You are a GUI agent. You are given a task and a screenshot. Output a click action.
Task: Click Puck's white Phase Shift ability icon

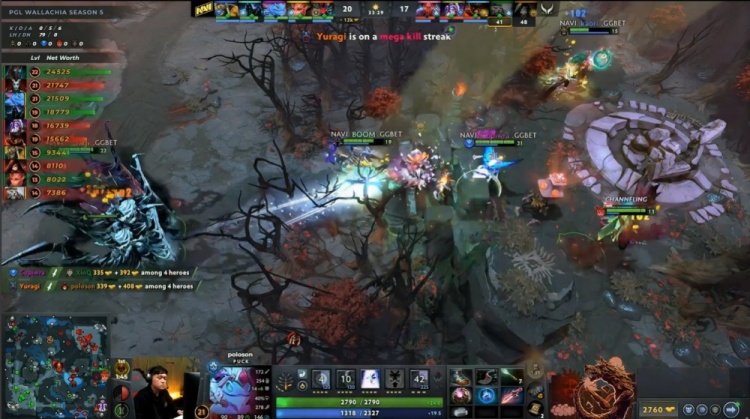[370, 378]
